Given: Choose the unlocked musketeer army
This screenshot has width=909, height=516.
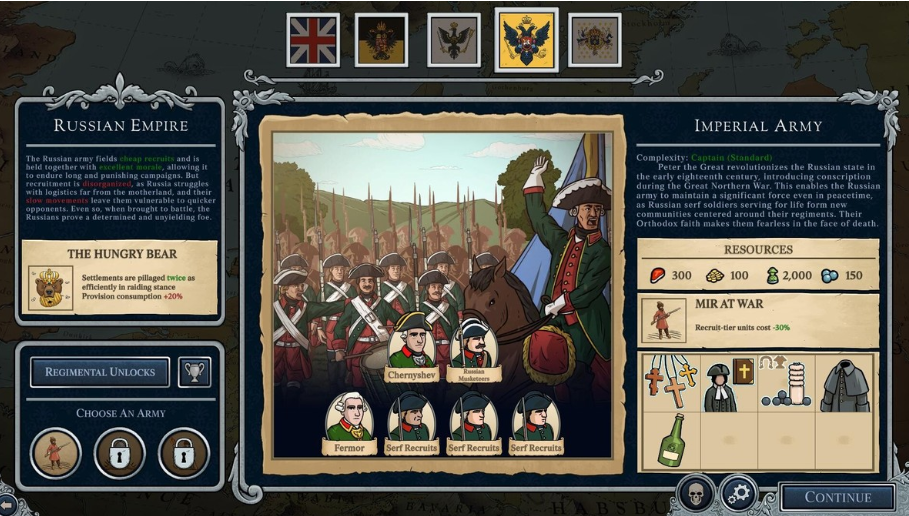Looking at the screenshot, I should [x=56, y=452].
